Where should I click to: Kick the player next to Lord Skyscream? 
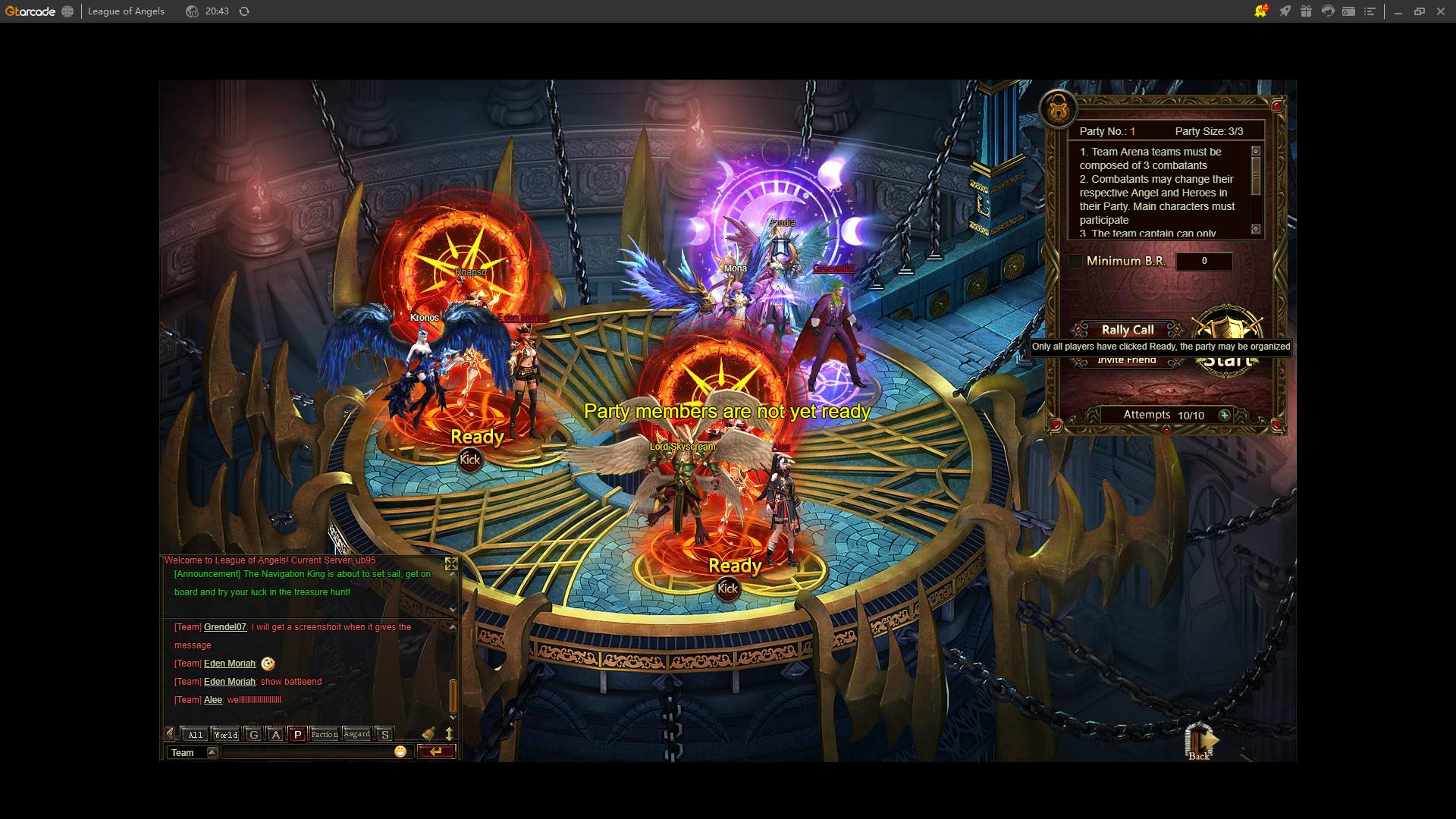pos(728,588)
